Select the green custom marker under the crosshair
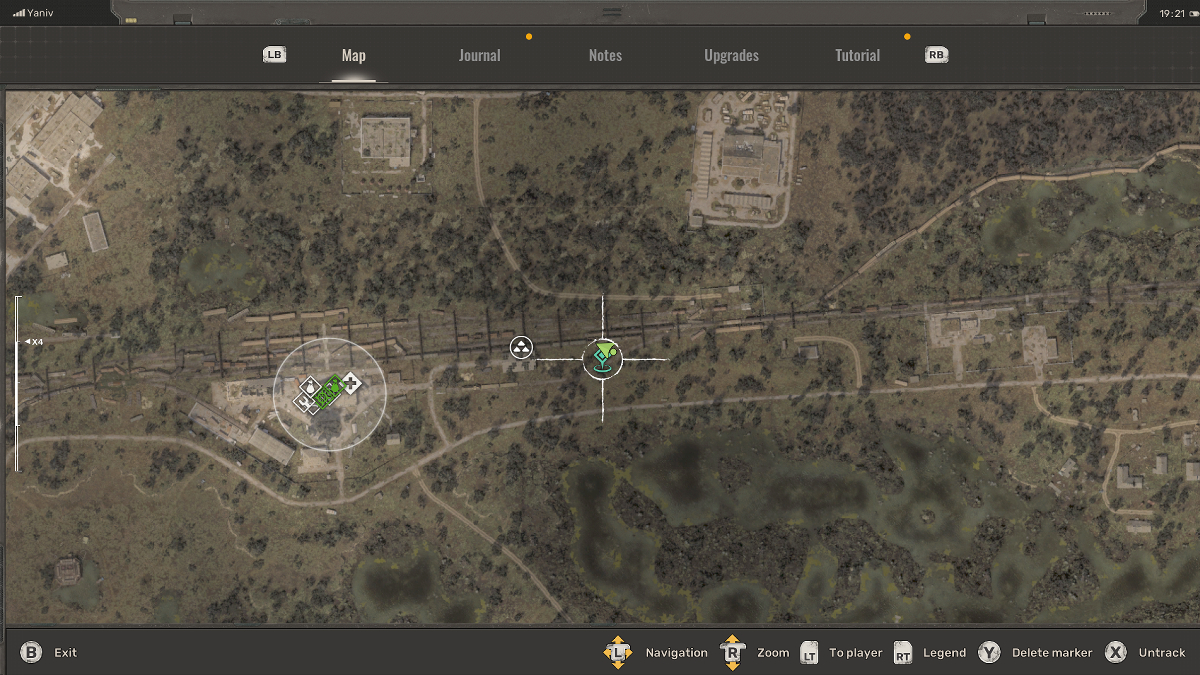The width and height of the screenshot is (1200, 675). click(602, 356)
